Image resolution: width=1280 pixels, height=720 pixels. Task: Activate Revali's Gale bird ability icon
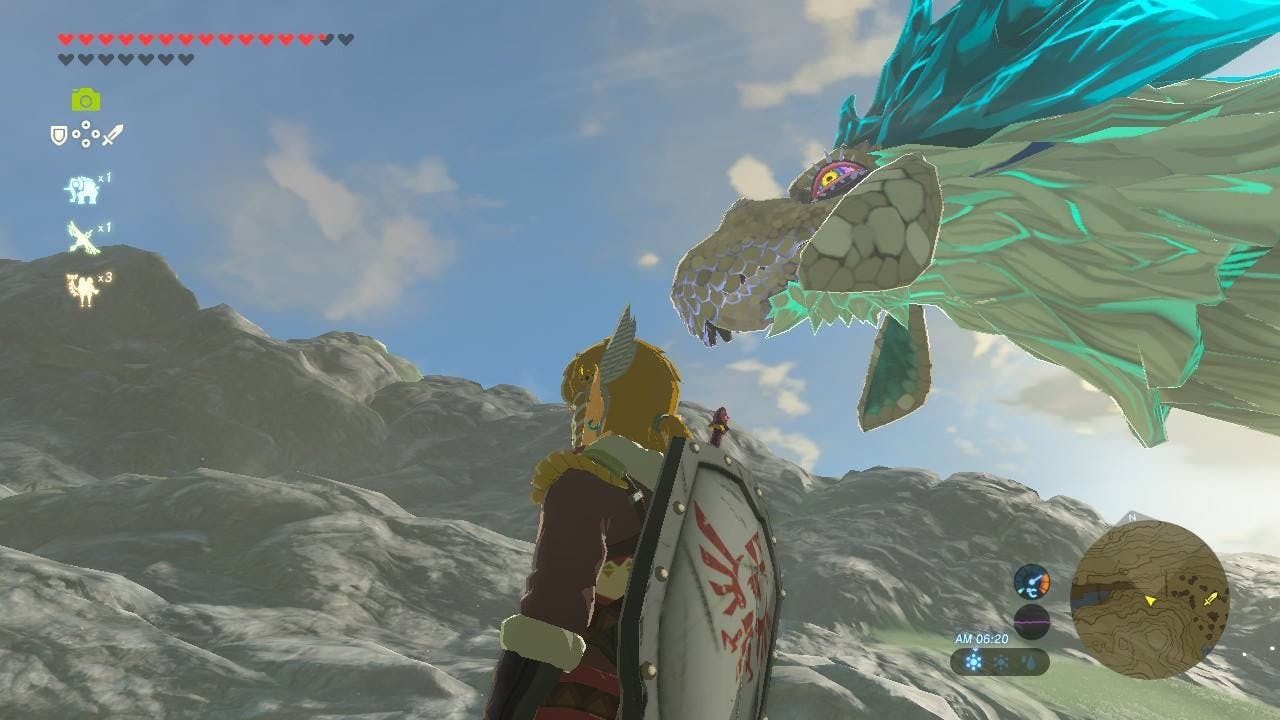point(81,238)
